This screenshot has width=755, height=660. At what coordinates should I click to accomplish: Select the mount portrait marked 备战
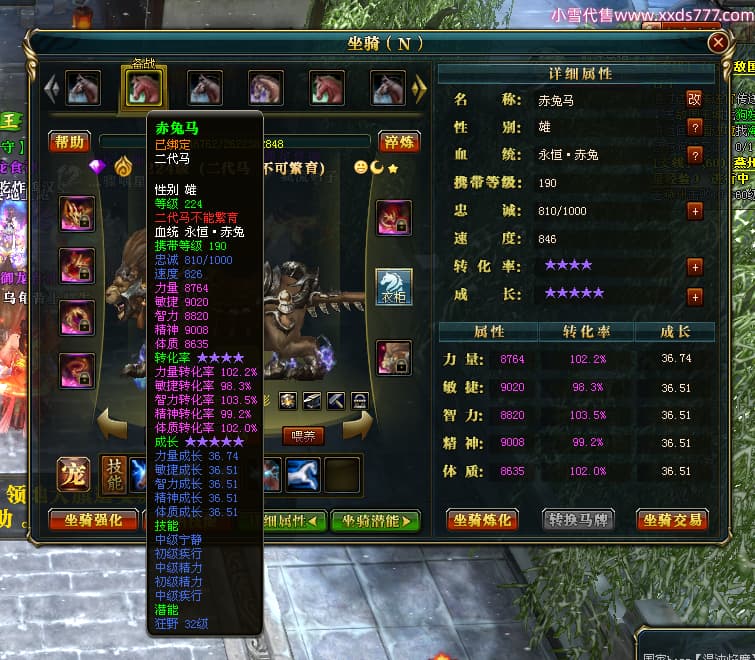144,88
